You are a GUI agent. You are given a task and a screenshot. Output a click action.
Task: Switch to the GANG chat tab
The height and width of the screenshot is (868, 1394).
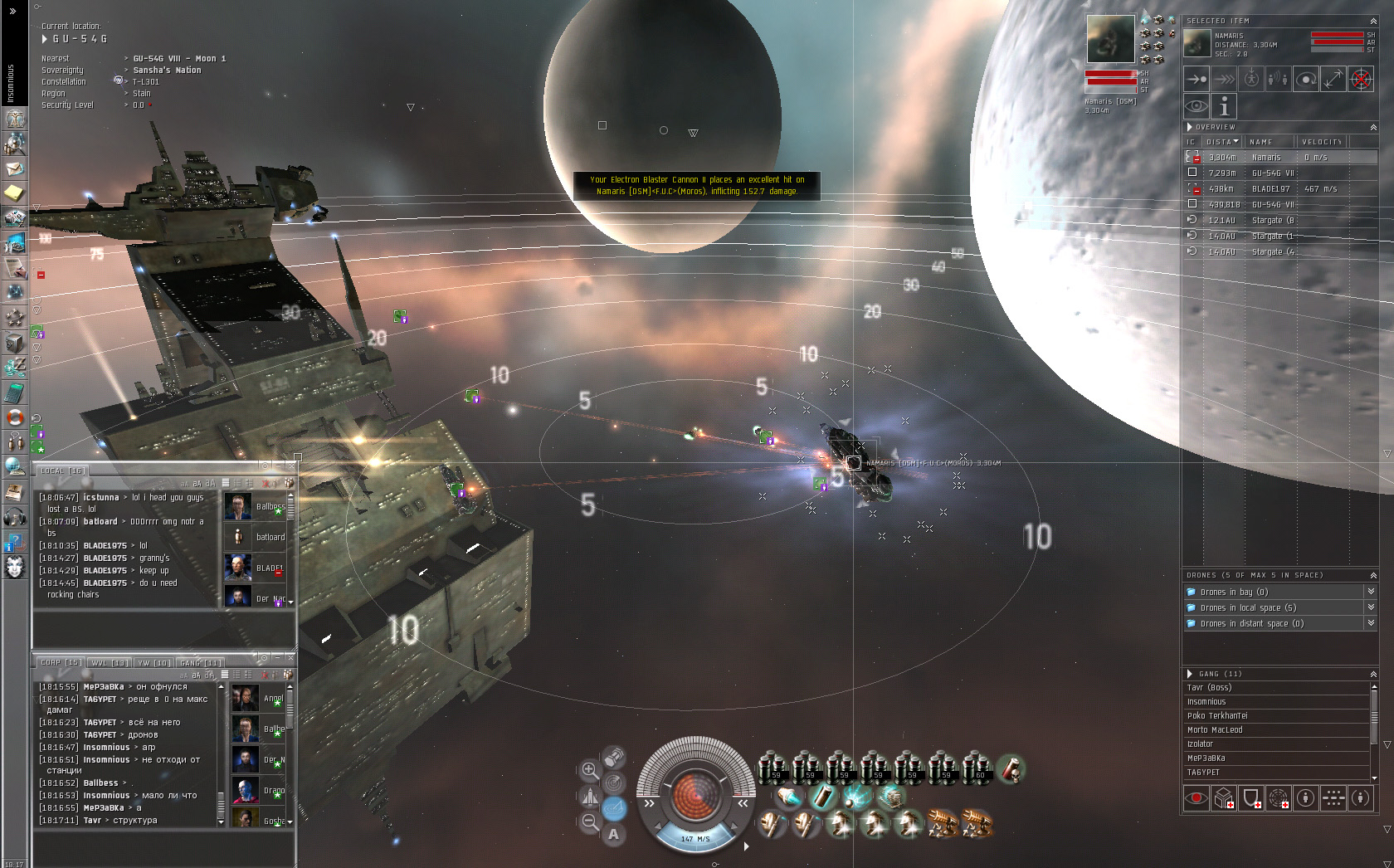[201, 663]
